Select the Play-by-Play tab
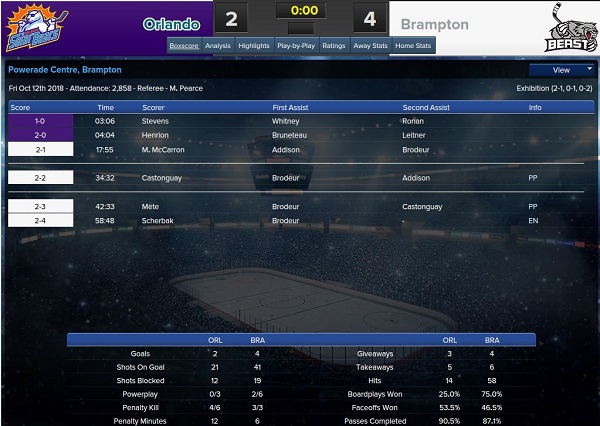600x426 pixels. pyautogui.click(x=297, y=46)
